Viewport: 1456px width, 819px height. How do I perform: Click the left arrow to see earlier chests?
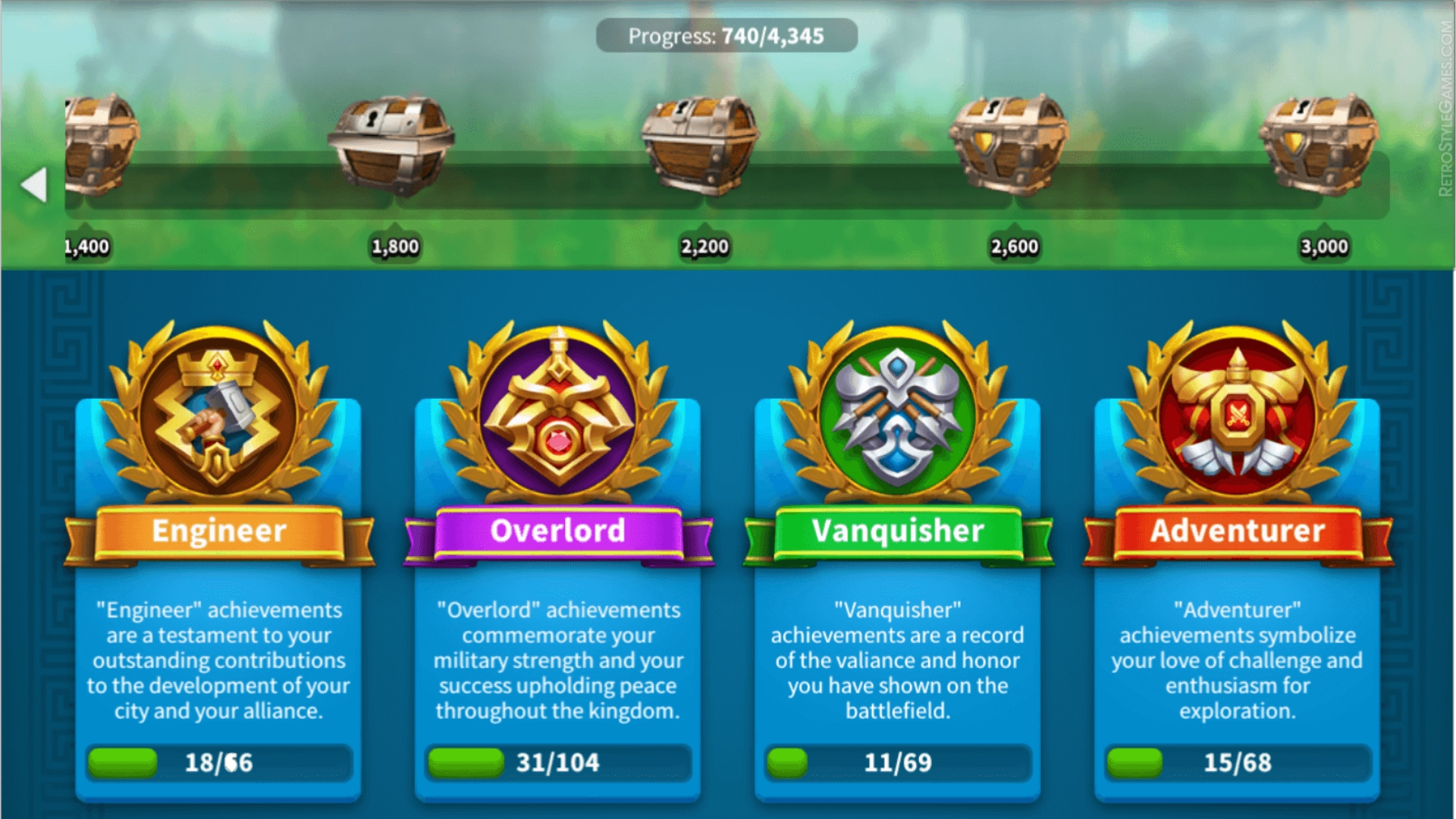point(34,185)
